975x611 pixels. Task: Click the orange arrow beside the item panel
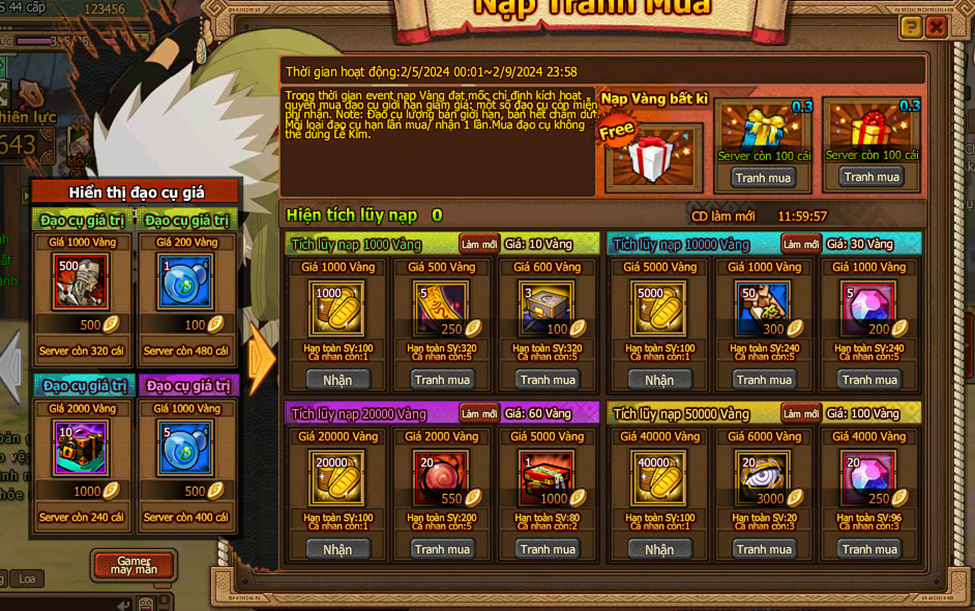coord(261,357)
